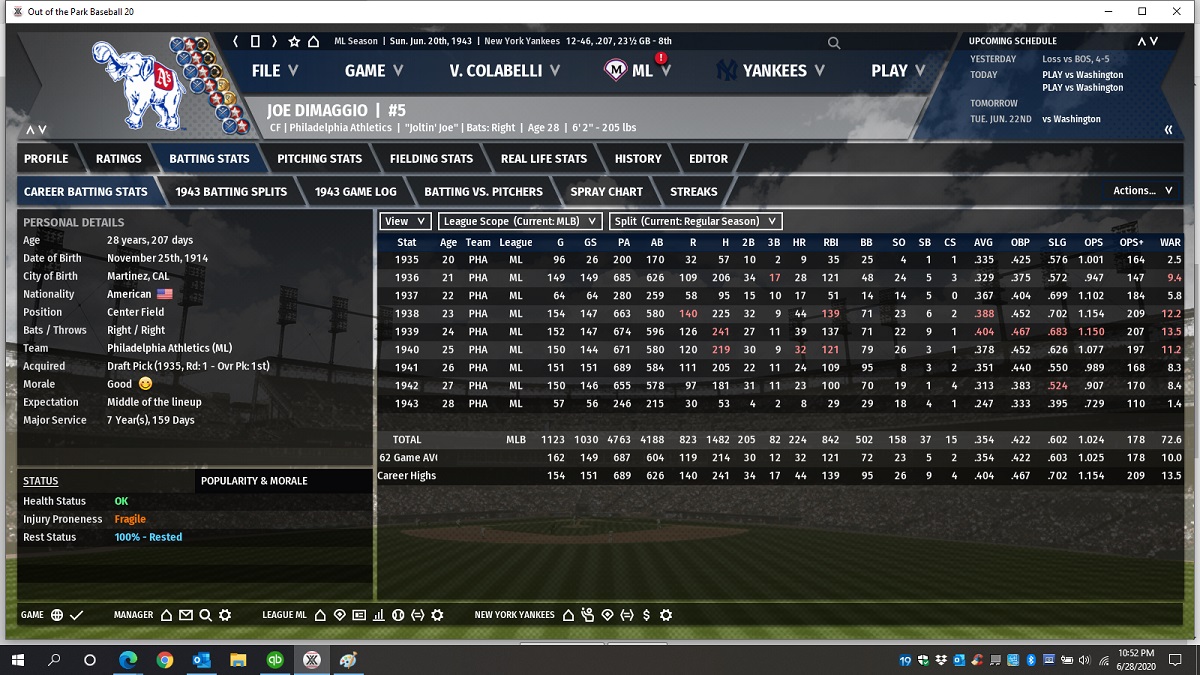Open the EDITOR tab
Image resolution: width=1200 pixels, height=675 pixels.
[708, 159]
